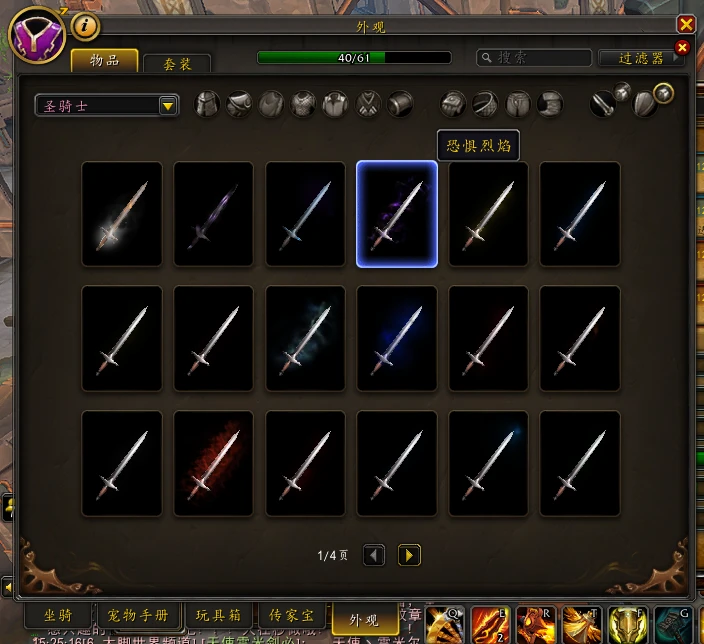704x644 pixels.
Task: Switch to the 套装 sets tab
Action: 176,63
